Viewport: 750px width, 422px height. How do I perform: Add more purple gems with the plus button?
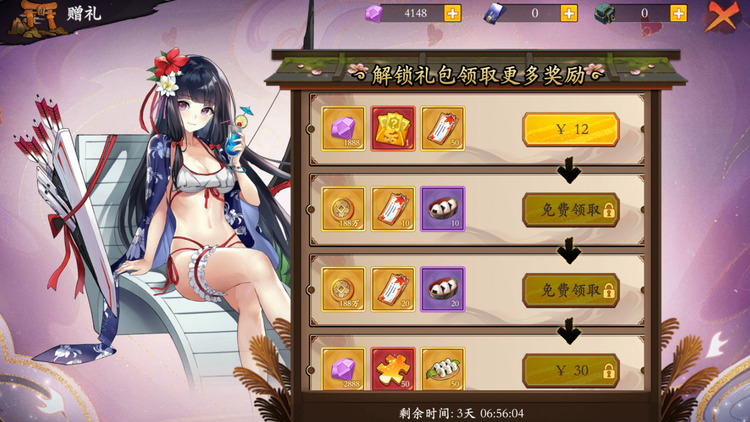(x=452, y=13)
